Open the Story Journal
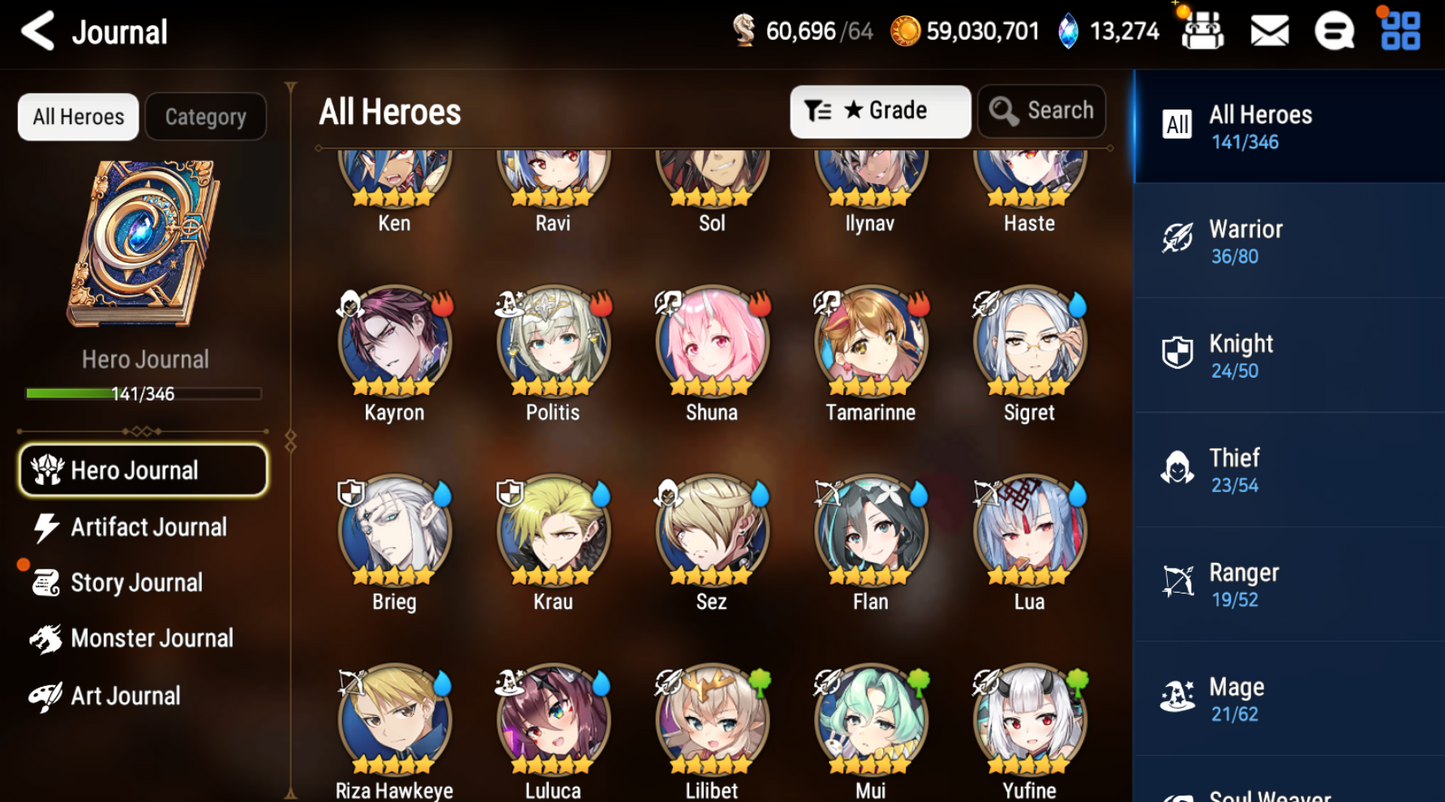Image resolution: width=1445 pixels, height=802 pixels. tap(135, 583)
